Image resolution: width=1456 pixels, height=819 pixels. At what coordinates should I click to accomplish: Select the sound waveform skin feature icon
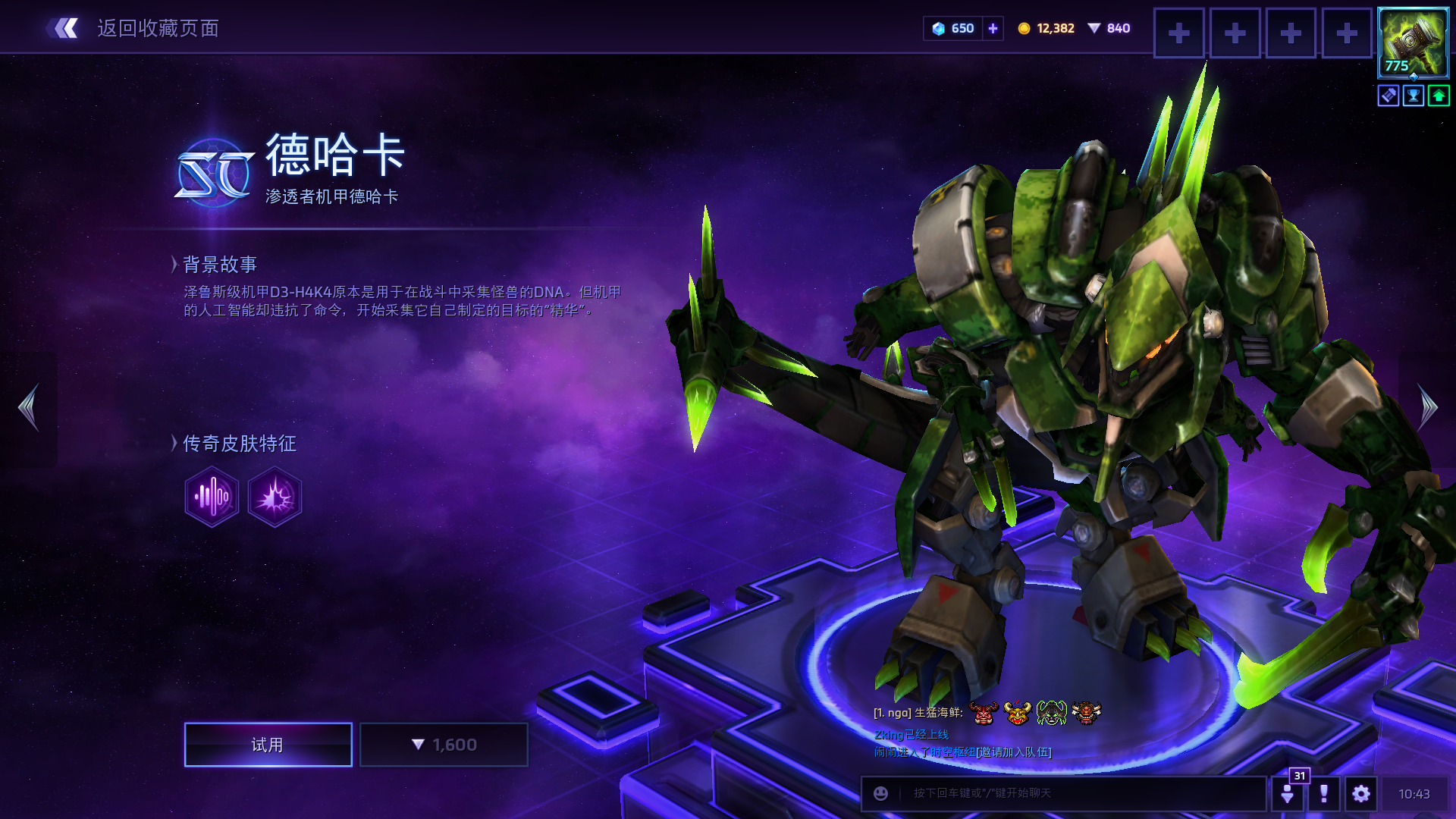pos(212,497)
